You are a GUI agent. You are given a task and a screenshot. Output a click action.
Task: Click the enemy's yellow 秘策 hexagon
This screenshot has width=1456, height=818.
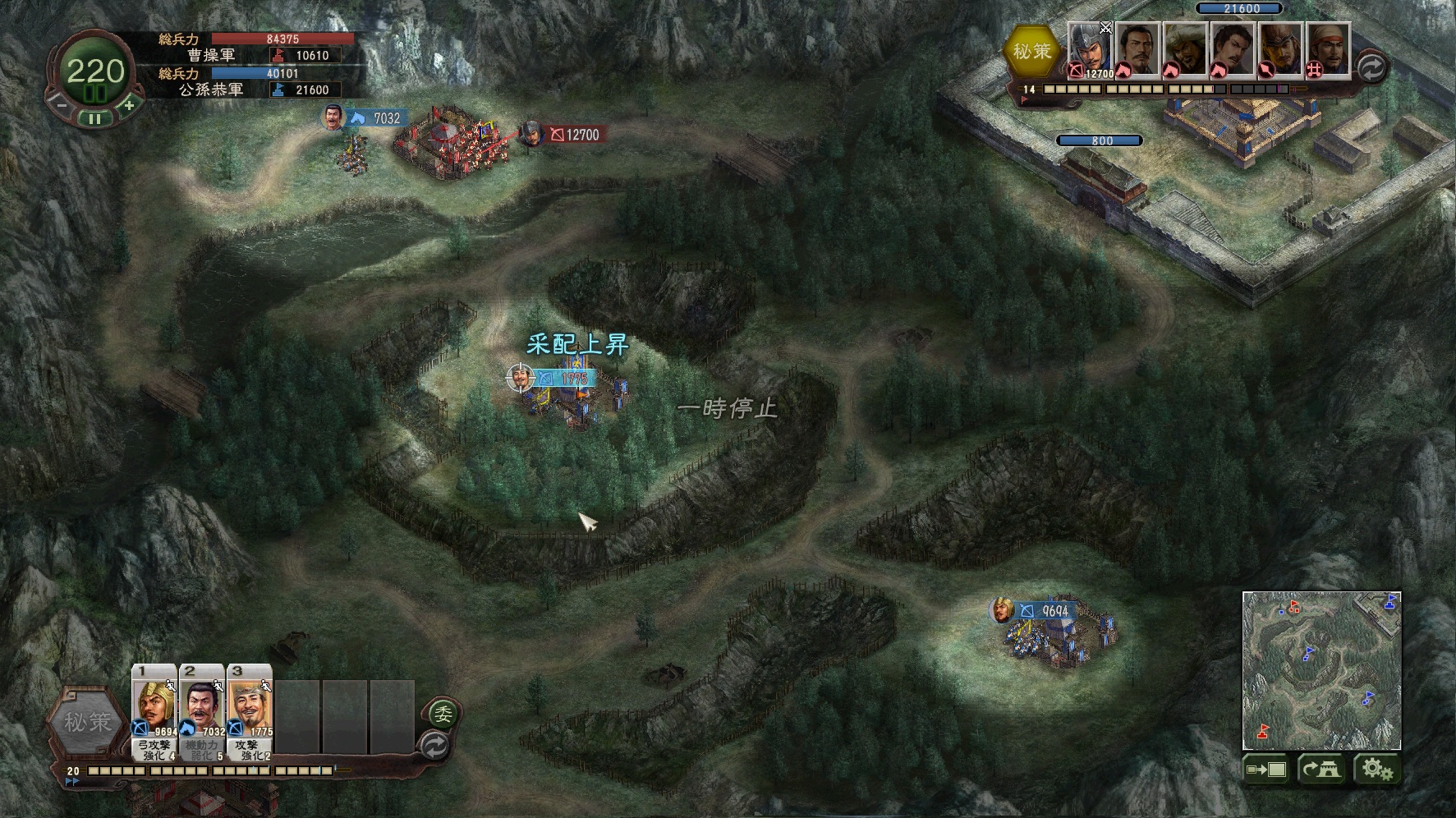click(x=1031, y=51)
